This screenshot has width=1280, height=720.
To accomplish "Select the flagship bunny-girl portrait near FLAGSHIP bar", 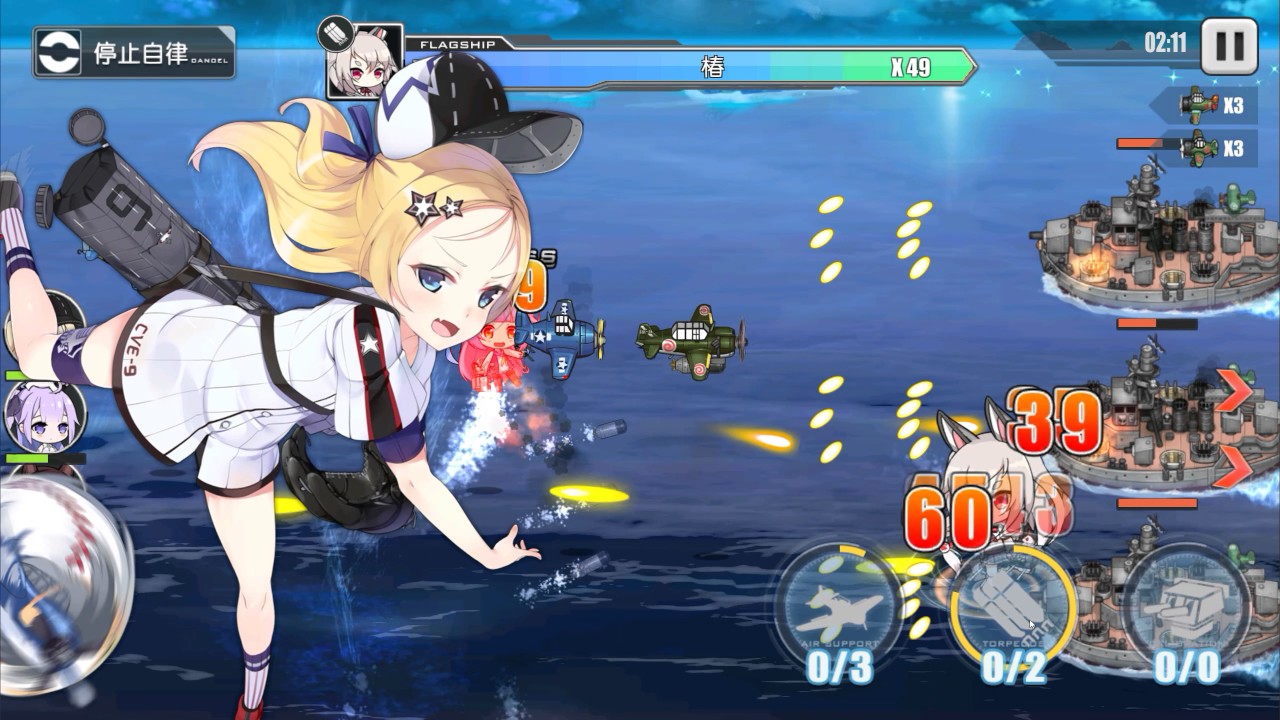I will (x=366, y=62).
